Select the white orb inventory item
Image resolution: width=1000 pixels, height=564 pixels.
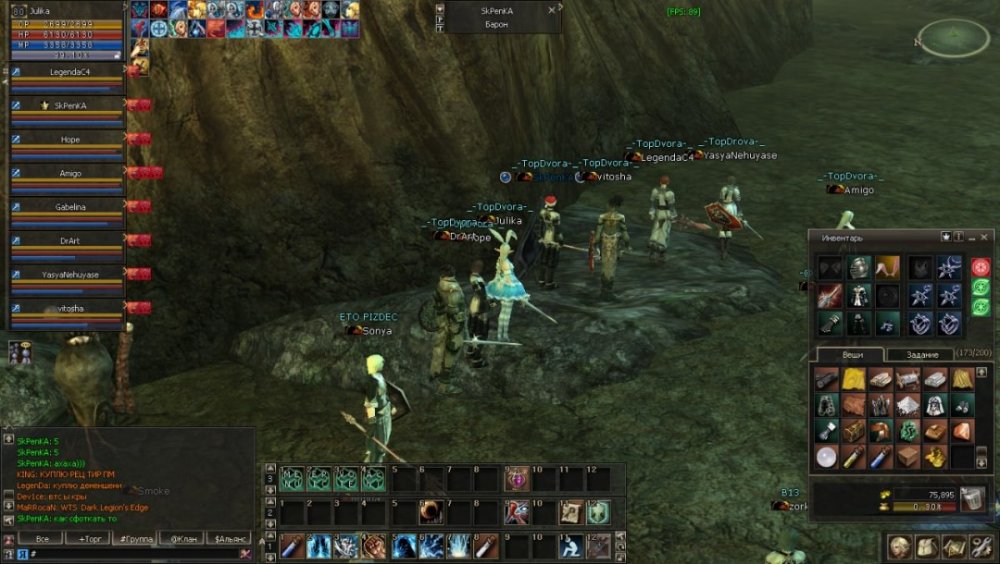[826, 455]
